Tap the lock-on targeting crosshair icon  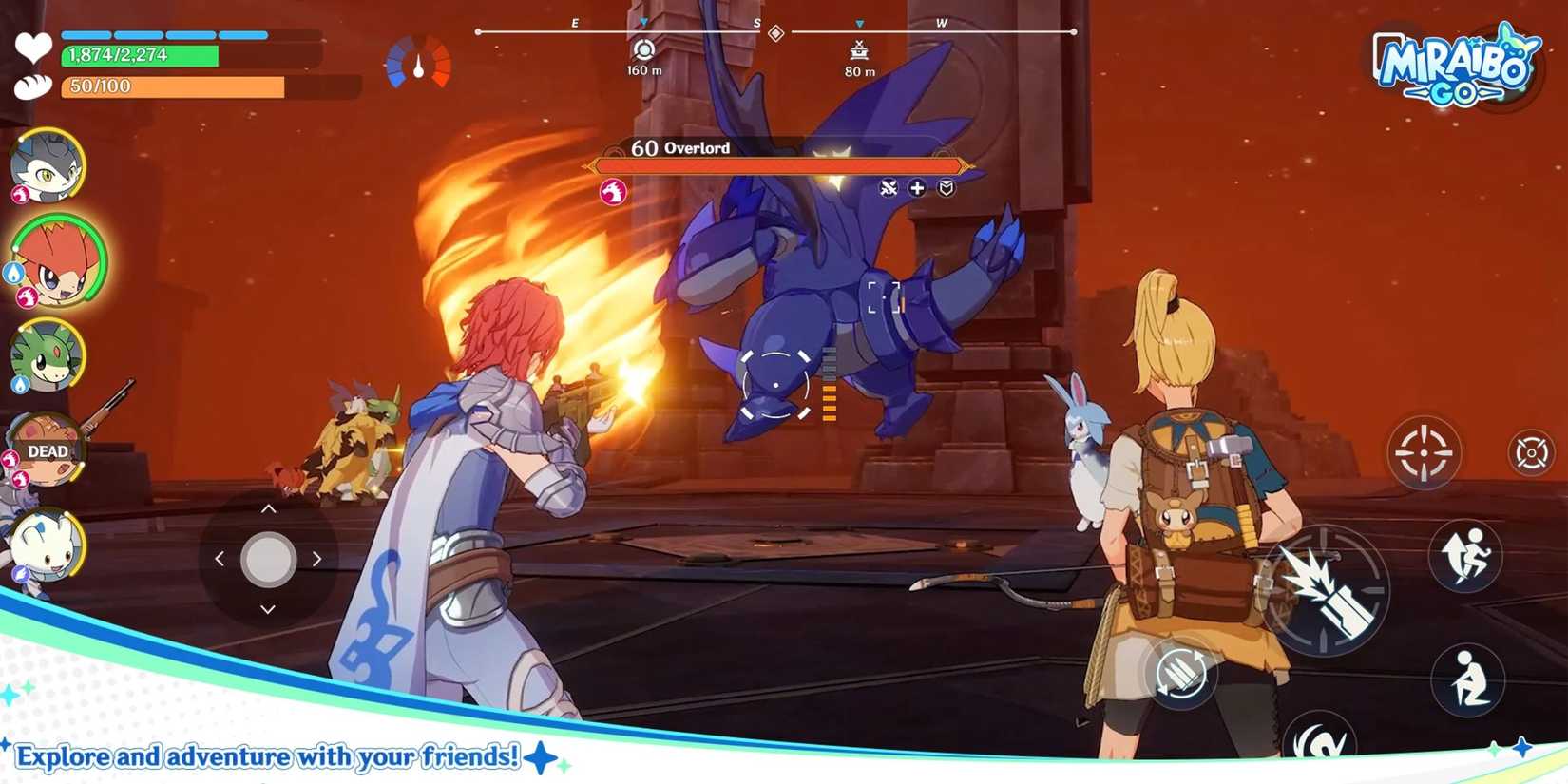(1424, 454)
